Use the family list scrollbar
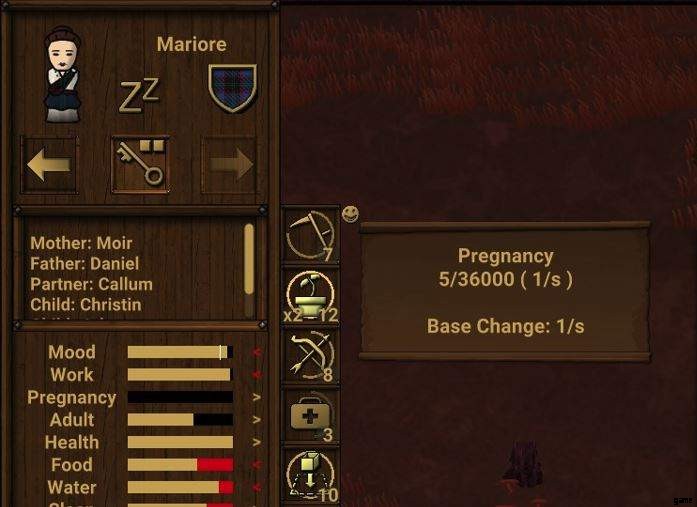Screen dimensions: 697x507 click(x=249, y=258)
